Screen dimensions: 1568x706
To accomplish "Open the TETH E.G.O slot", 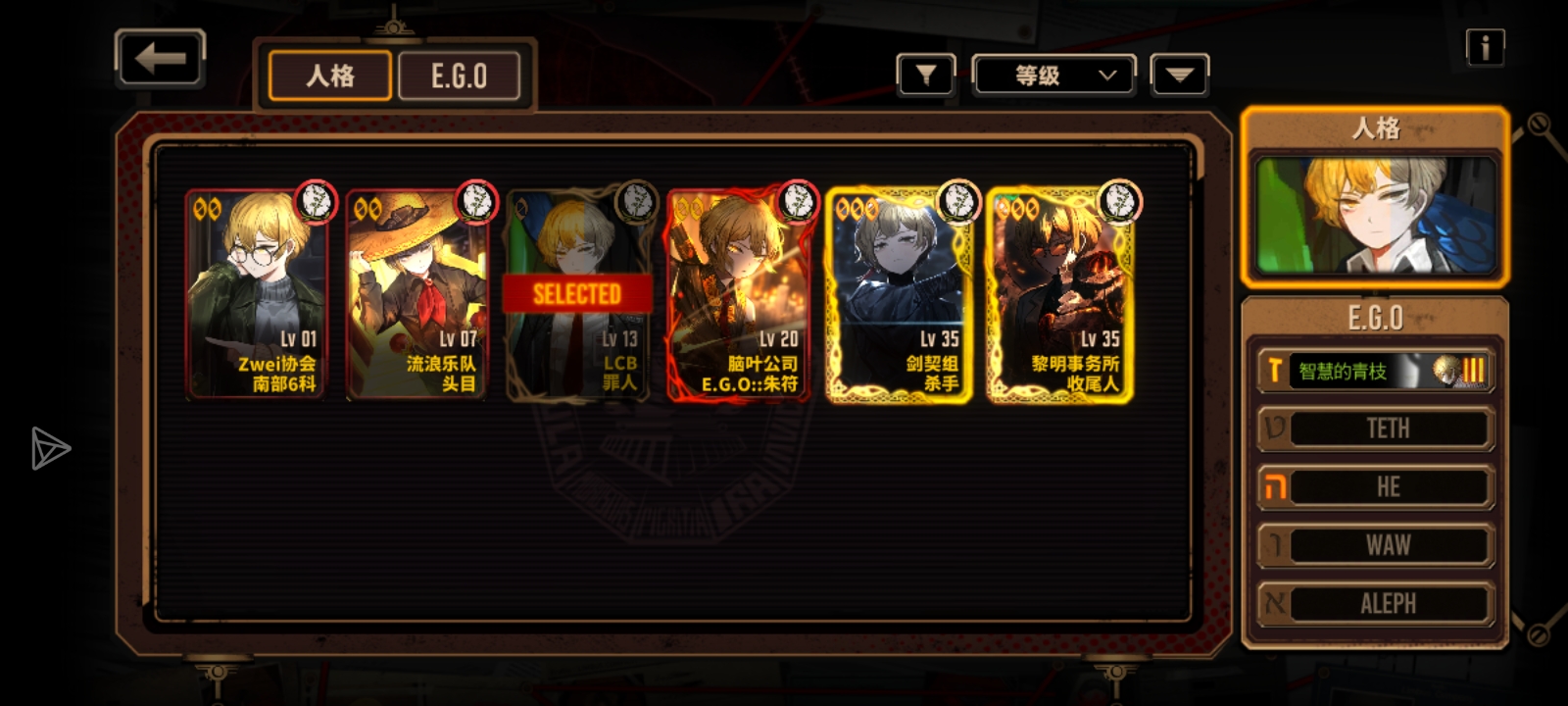I will 1375,429.
